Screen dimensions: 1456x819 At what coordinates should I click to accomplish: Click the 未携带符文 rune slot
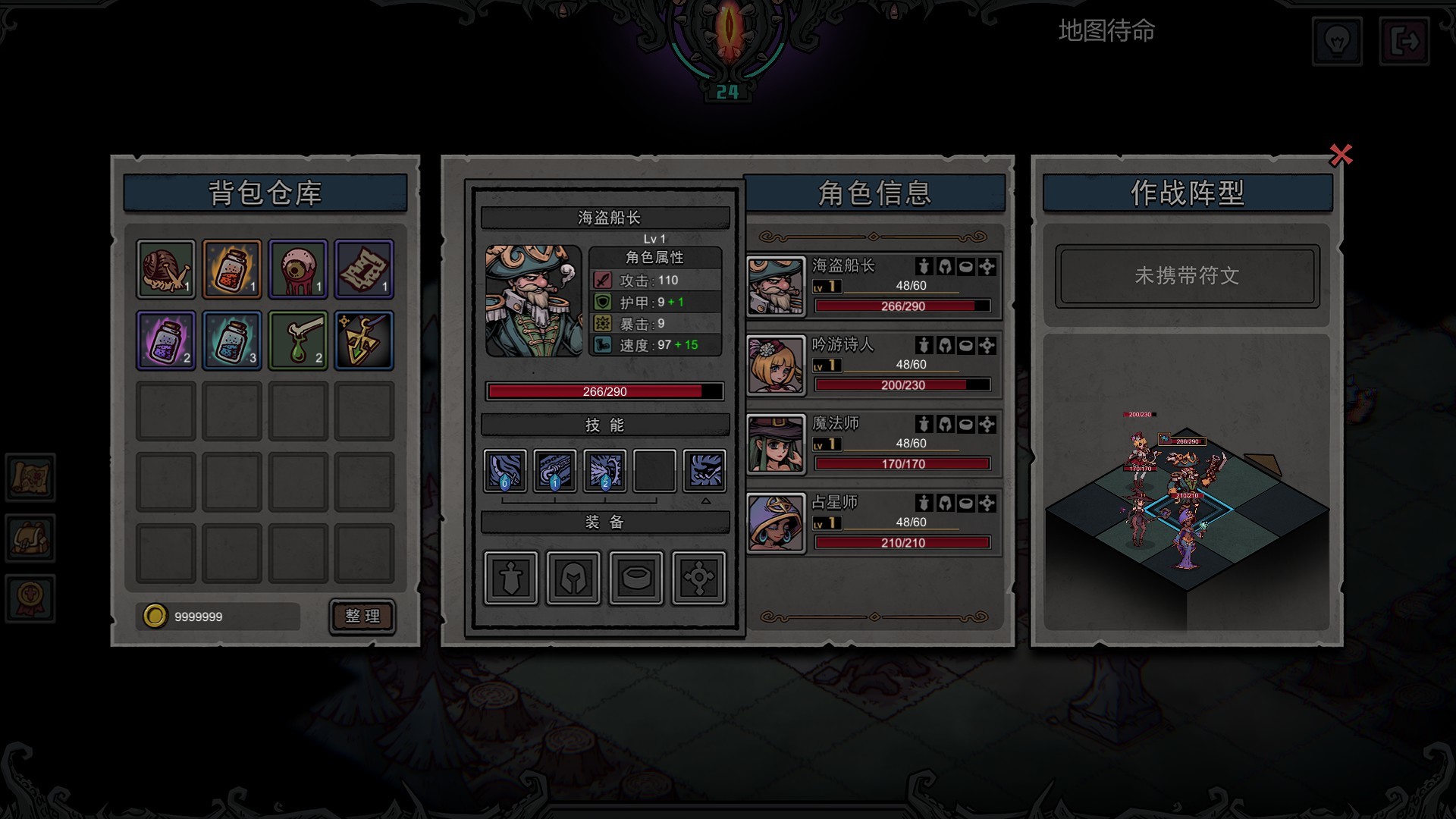(1186, 275)
